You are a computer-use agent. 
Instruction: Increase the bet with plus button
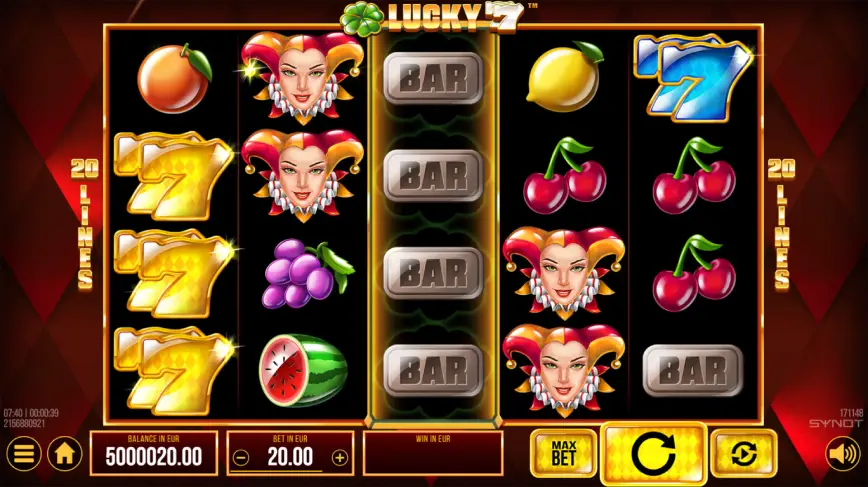(340, 458)
